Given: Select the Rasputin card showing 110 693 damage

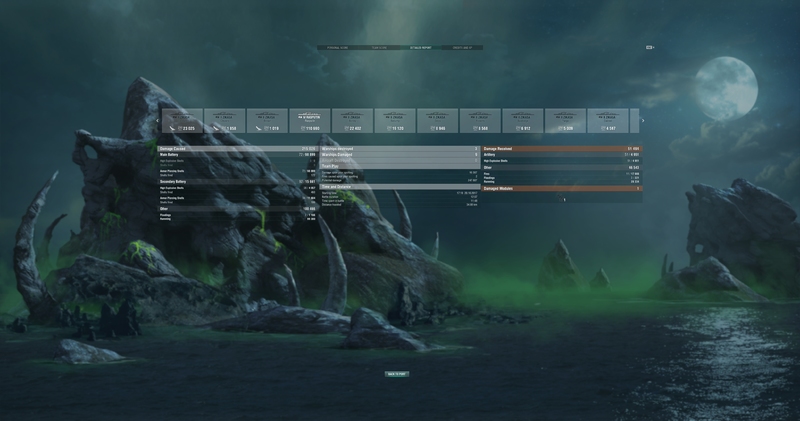Looking at the screenshot, I should 310,121.
